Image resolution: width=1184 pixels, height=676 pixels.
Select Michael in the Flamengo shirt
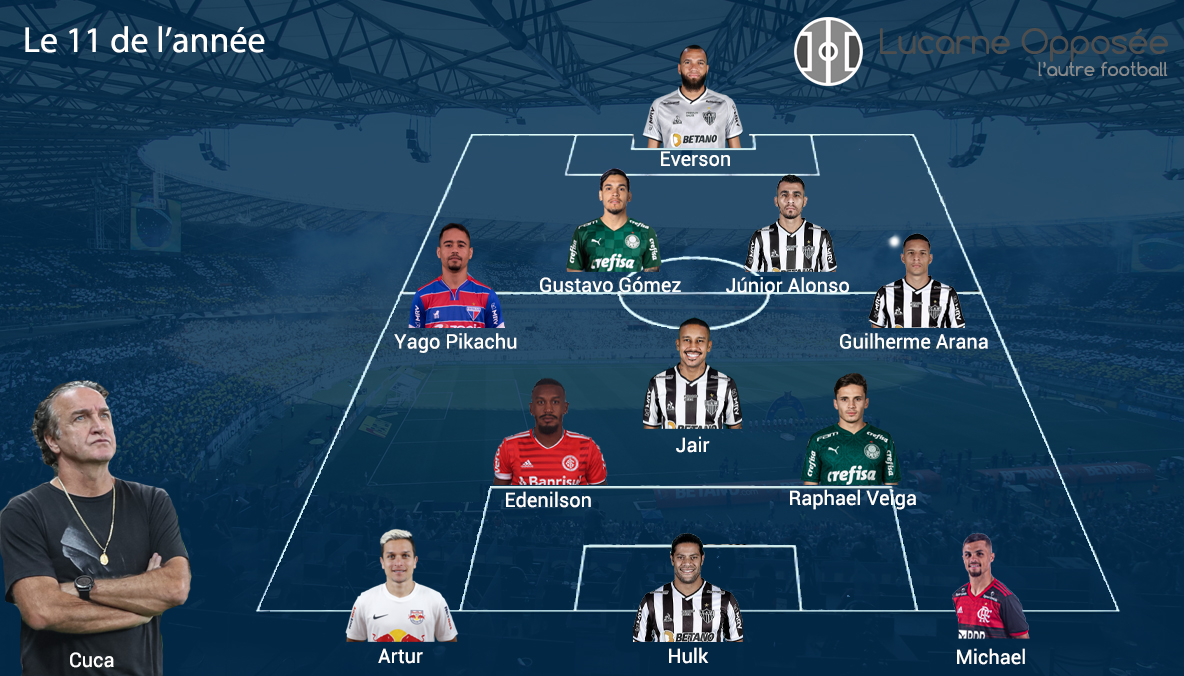point(988,590)
